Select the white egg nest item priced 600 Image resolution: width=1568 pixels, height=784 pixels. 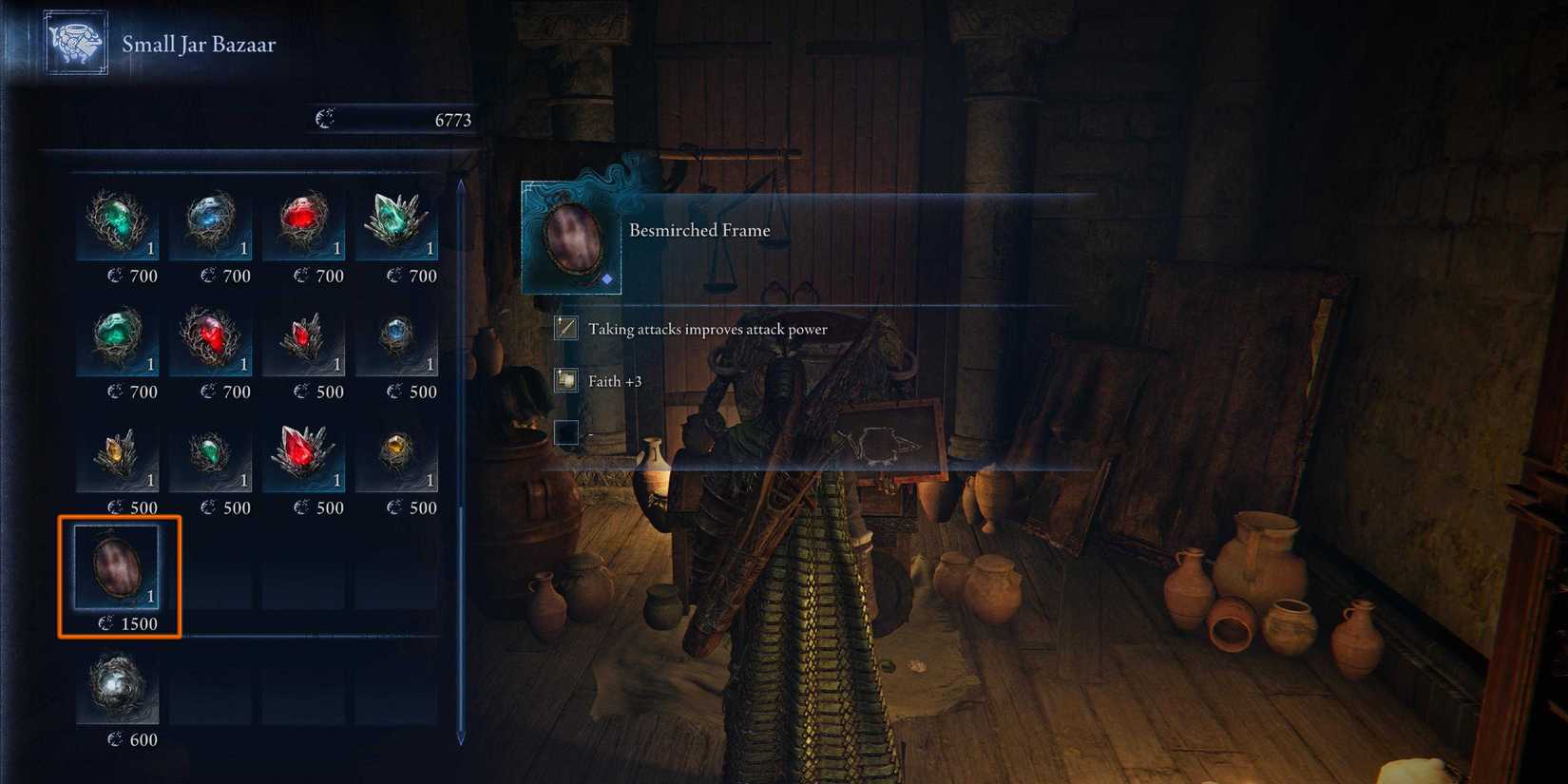click(119, 686)
